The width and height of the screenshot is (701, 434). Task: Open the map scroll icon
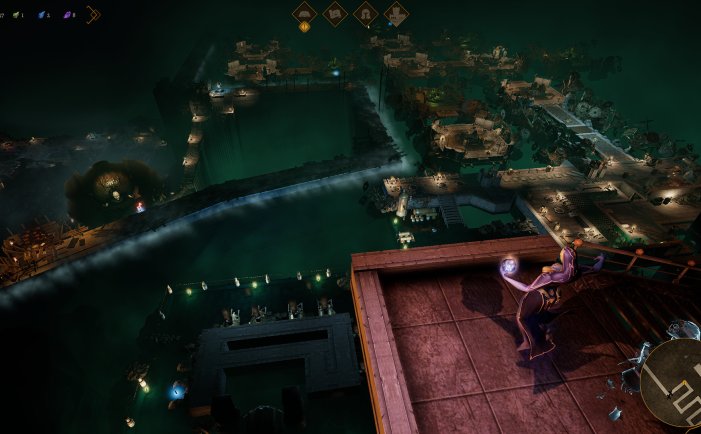(335, 13)
